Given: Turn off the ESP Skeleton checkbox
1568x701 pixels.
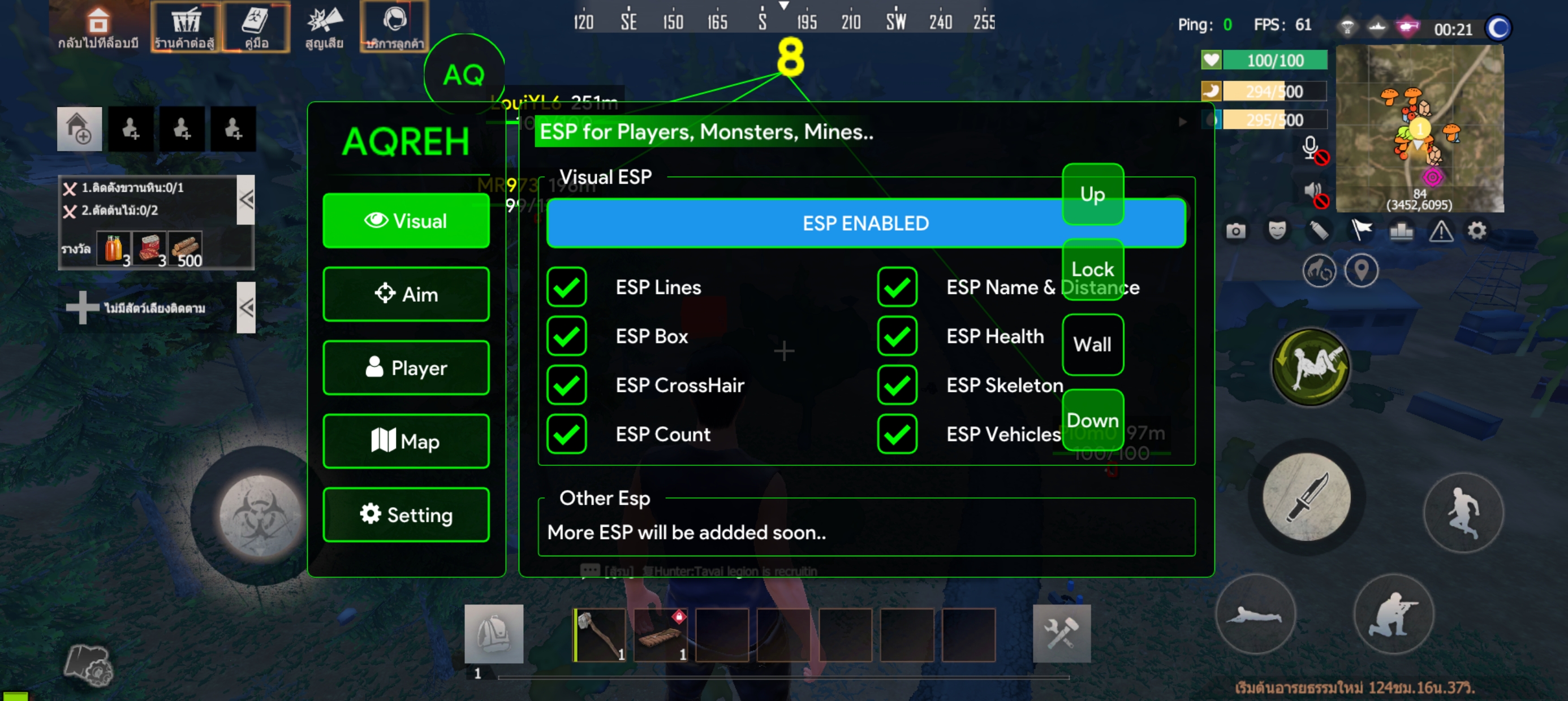Looking at the screenshot, I should click(897, 385).
